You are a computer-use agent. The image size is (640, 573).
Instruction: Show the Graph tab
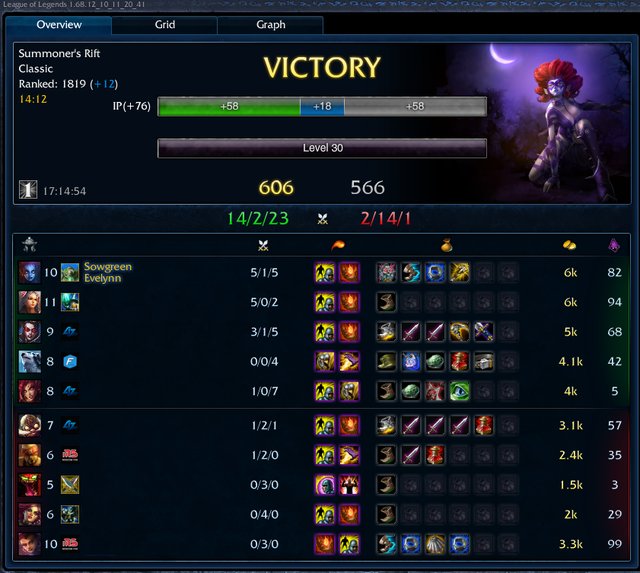click(270, 24)
